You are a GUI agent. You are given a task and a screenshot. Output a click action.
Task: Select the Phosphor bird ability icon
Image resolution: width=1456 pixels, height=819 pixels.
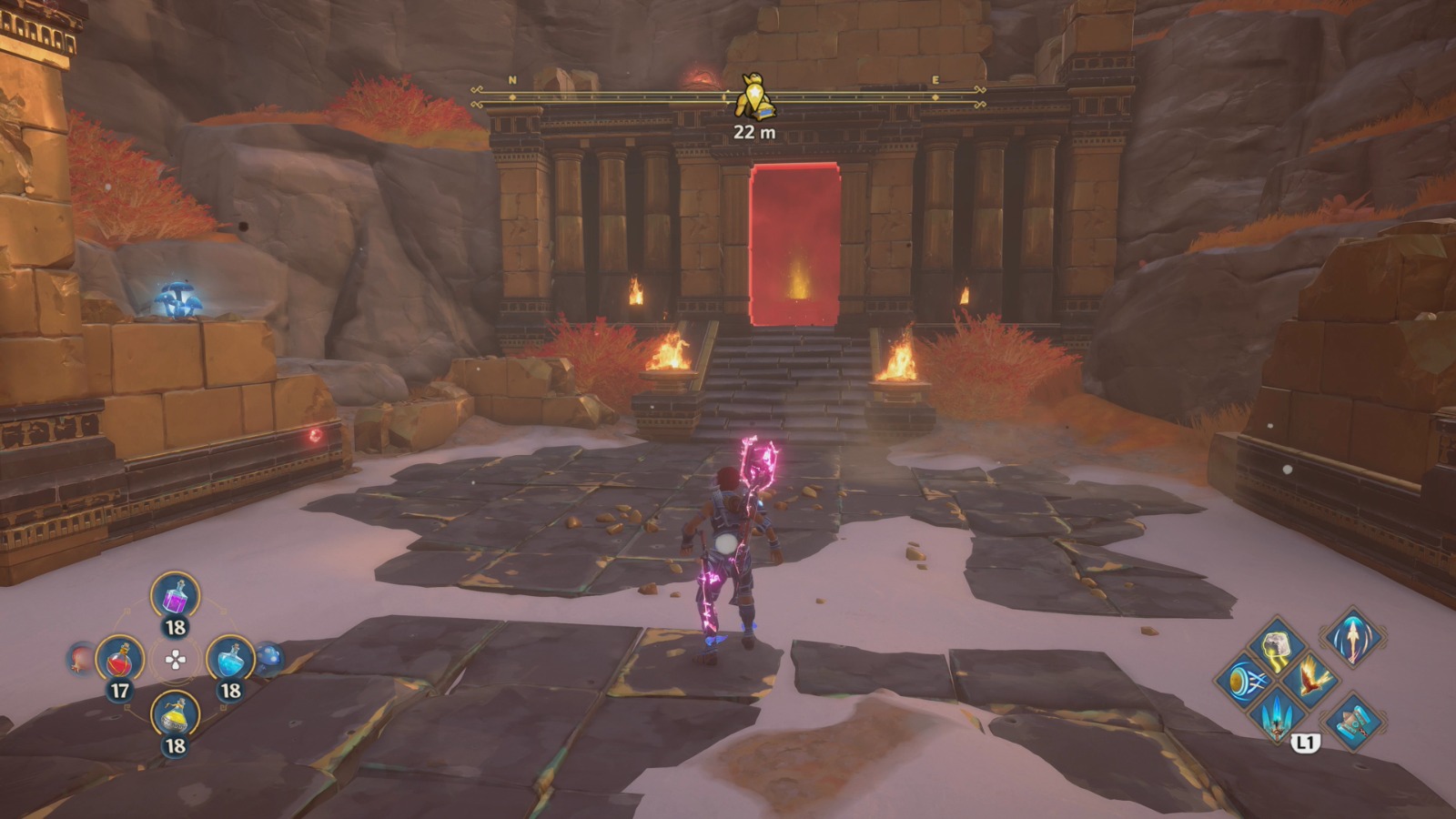1312,680
